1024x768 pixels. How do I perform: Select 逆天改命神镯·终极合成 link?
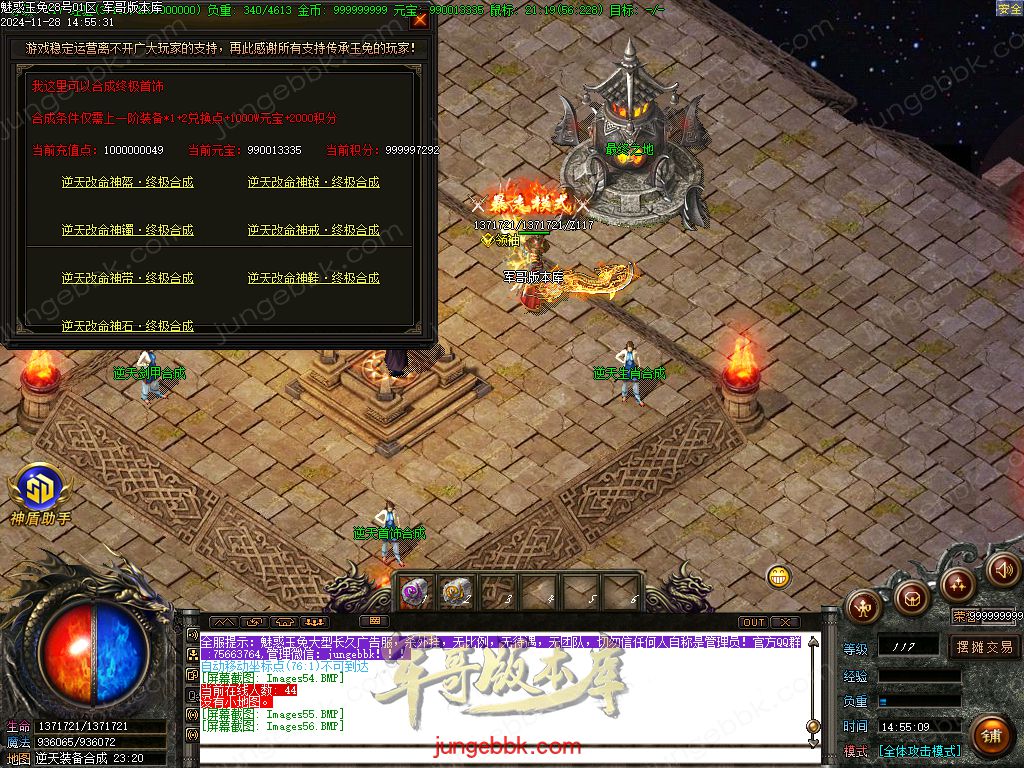pyautogui.click(x=127, y=230)
